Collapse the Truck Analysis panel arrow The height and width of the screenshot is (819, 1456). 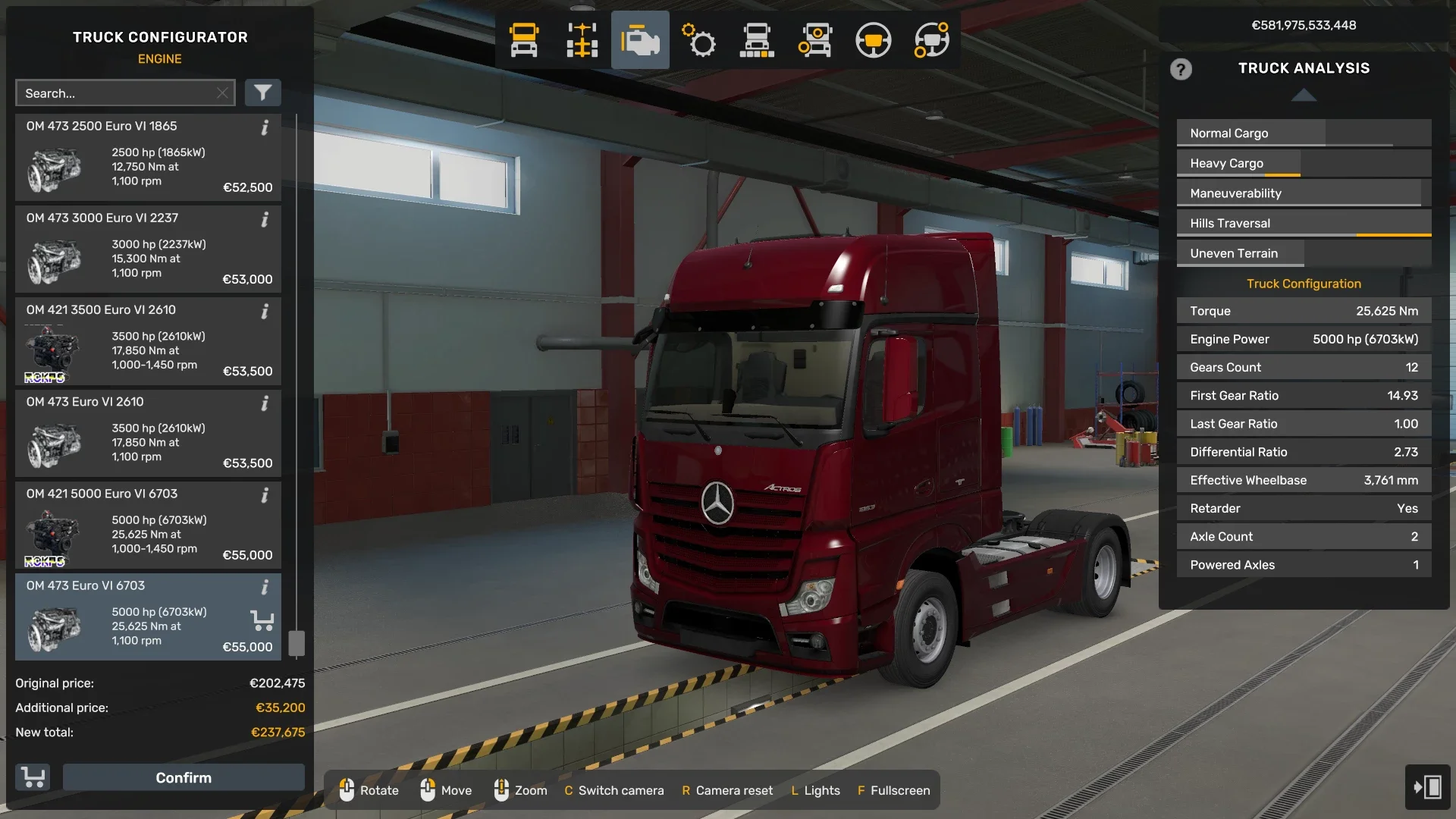click(1304, 96)
